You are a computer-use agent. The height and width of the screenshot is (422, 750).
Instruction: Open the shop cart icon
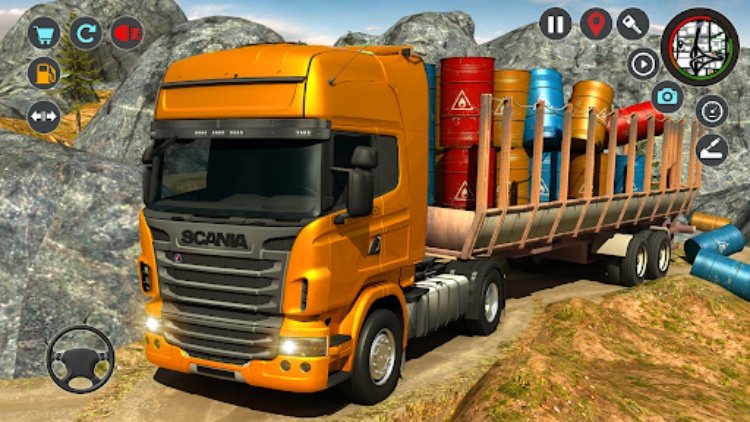[x=43, y=33]
